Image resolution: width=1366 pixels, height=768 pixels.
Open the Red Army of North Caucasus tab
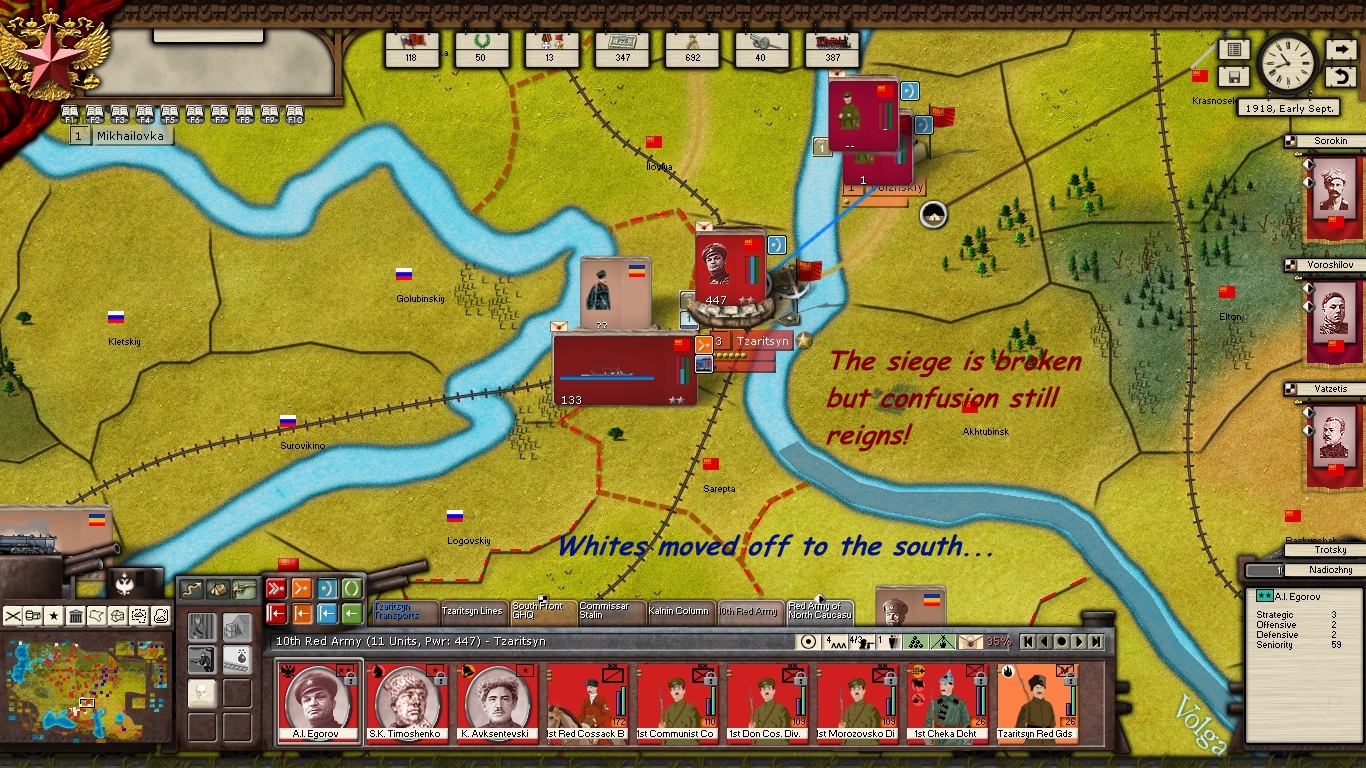820,611
